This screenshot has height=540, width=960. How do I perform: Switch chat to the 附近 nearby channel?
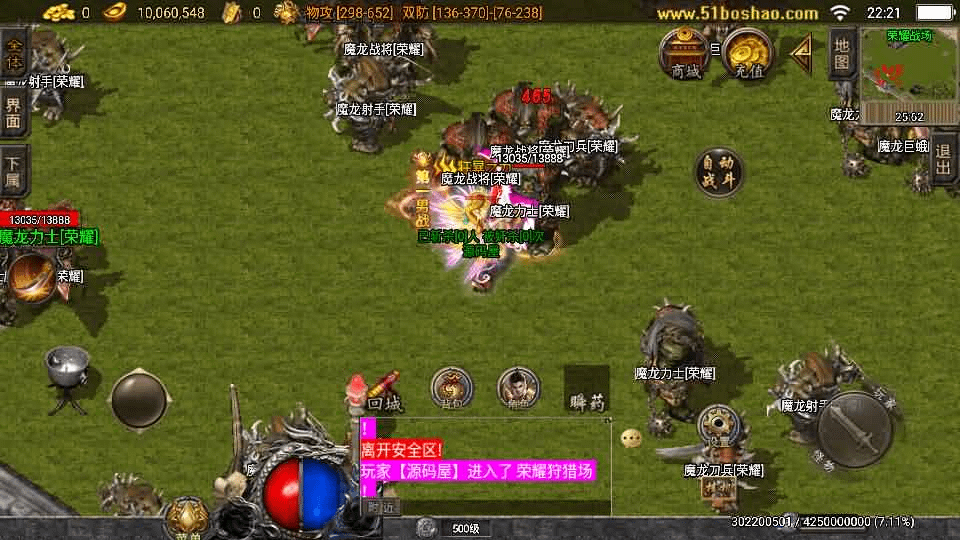(x=379, y=507)
